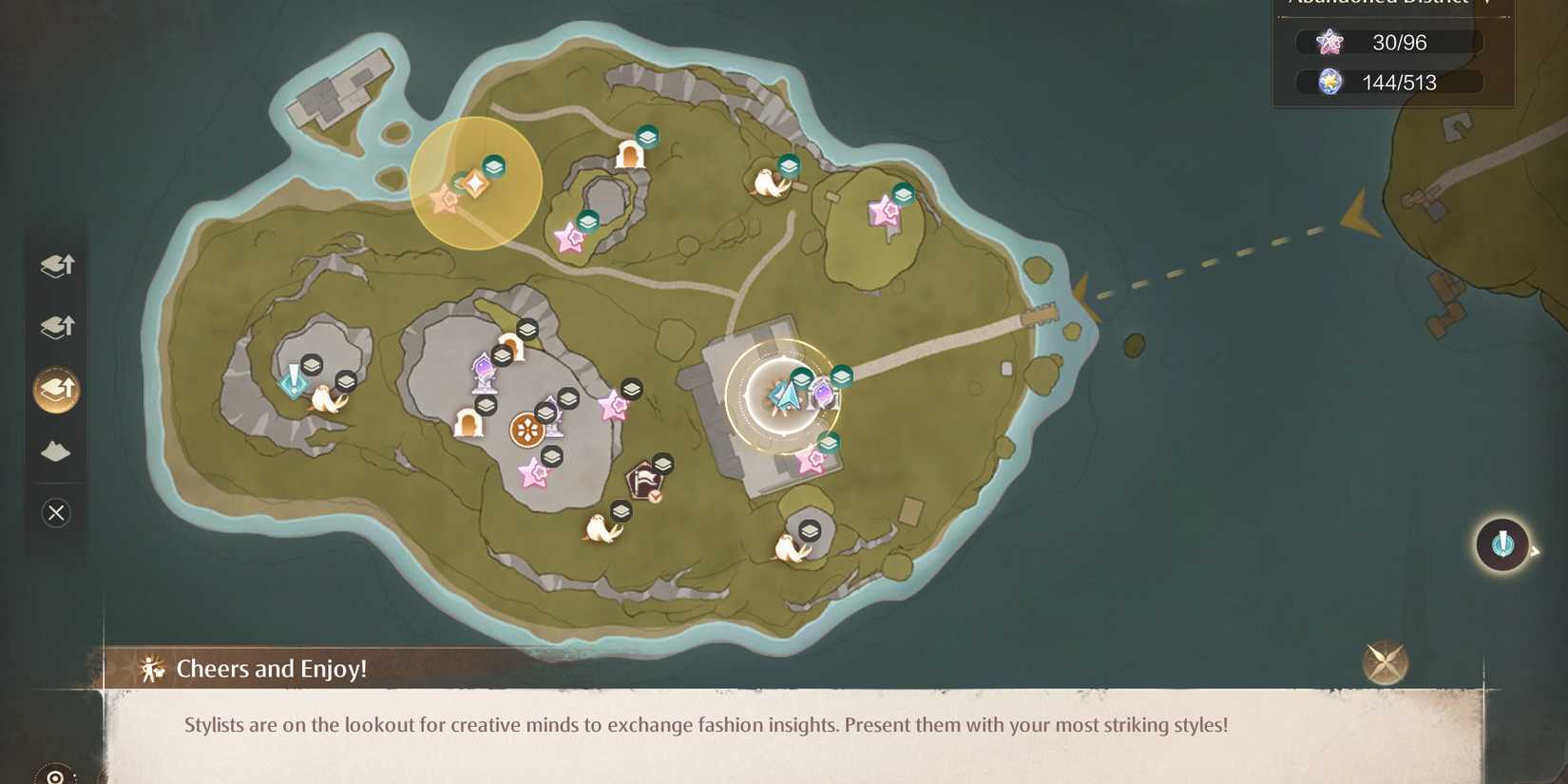
Task: Select the mountain terrain view icon
Action: pyautogui.click(x=56, y=450)
